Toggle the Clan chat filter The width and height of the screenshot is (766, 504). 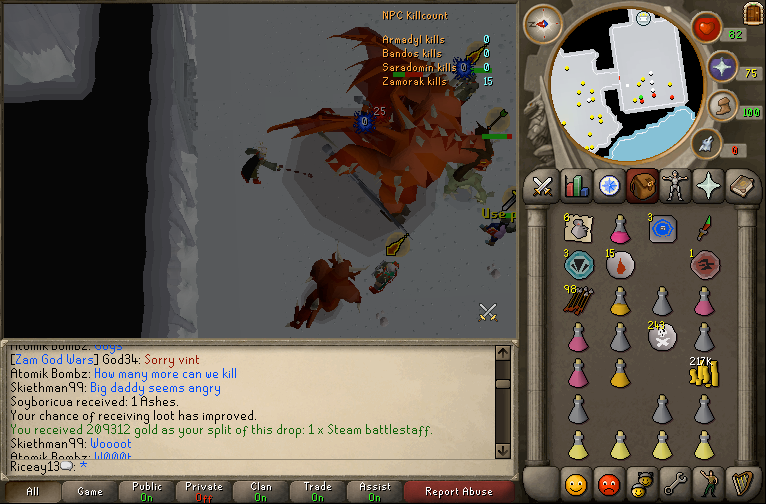click(x=261, y=491)
